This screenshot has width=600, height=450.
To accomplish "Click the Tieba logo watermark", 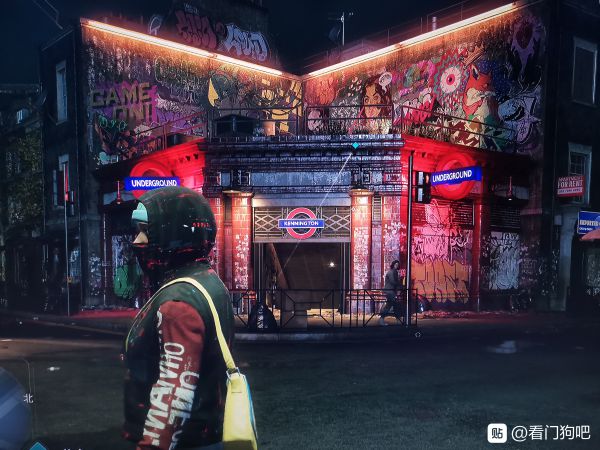I will 497,432.
